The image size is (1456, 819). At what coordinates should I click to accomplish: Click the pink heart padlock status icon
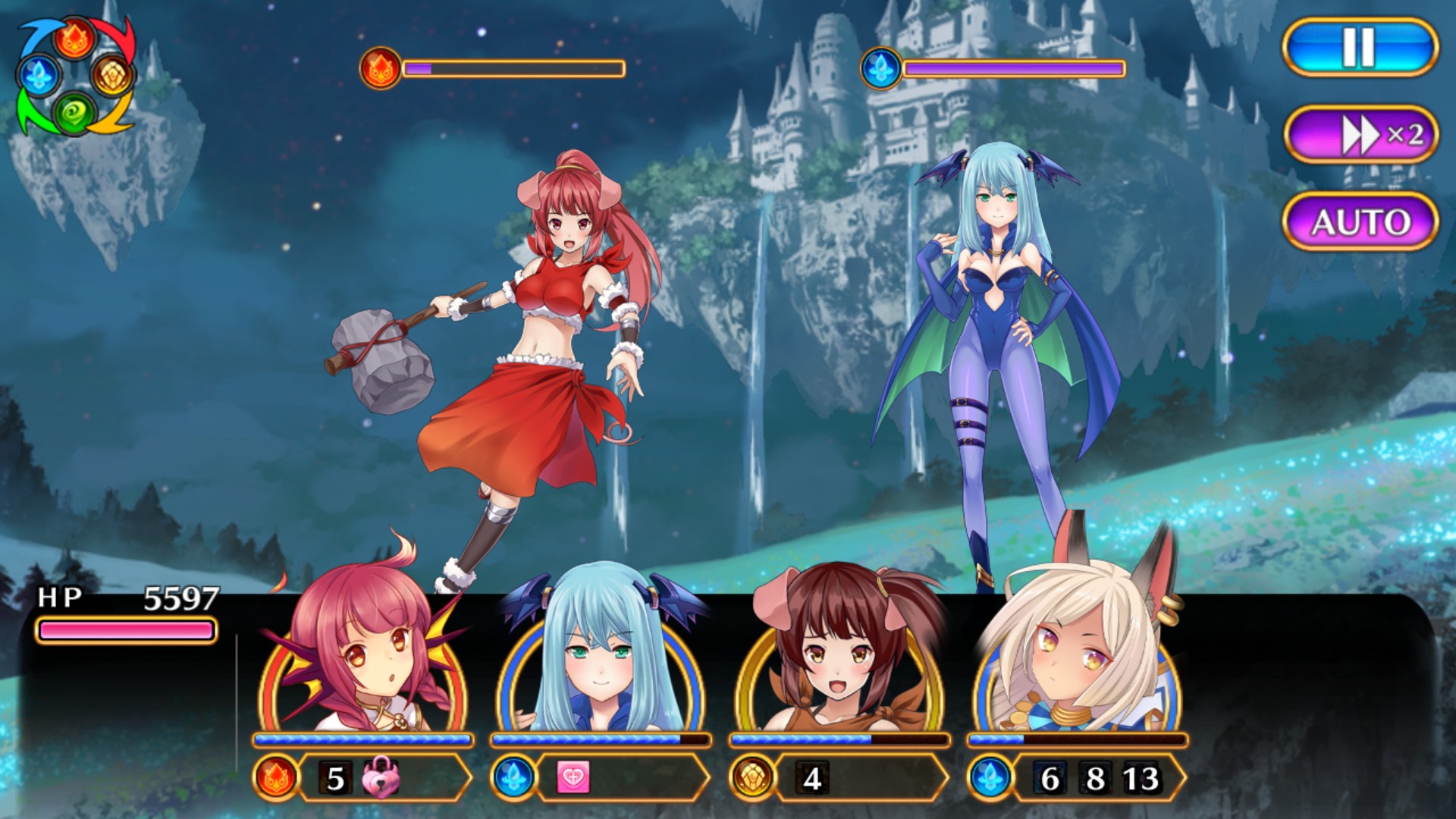[381, 778]
